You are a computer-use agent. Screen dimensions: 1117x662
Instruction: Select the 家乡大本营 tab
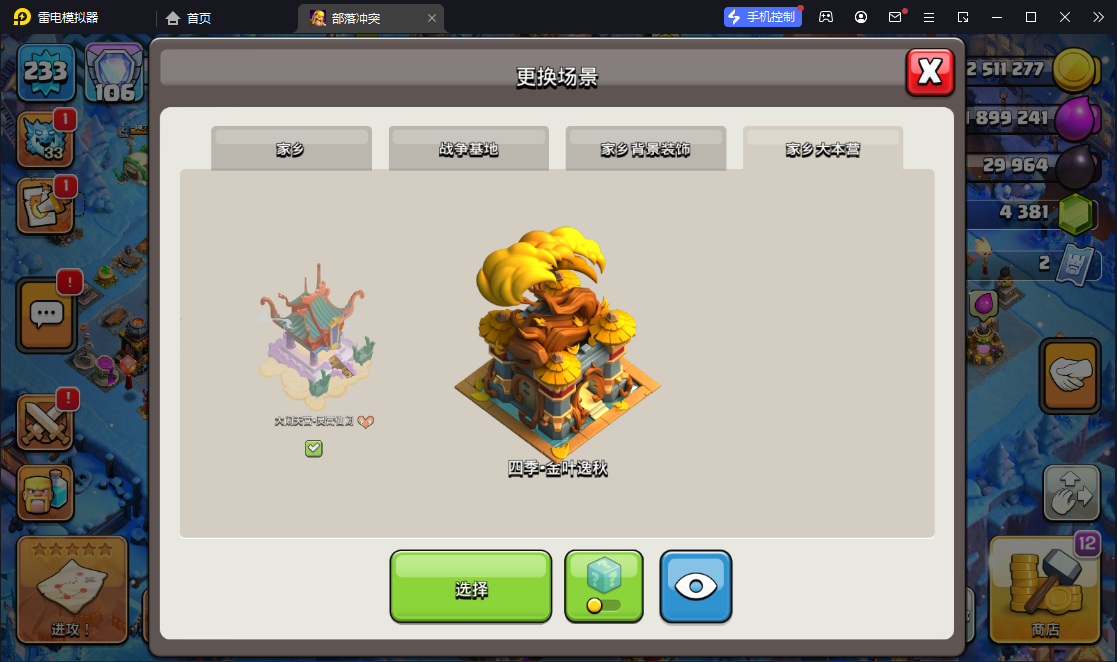point(822,149)
